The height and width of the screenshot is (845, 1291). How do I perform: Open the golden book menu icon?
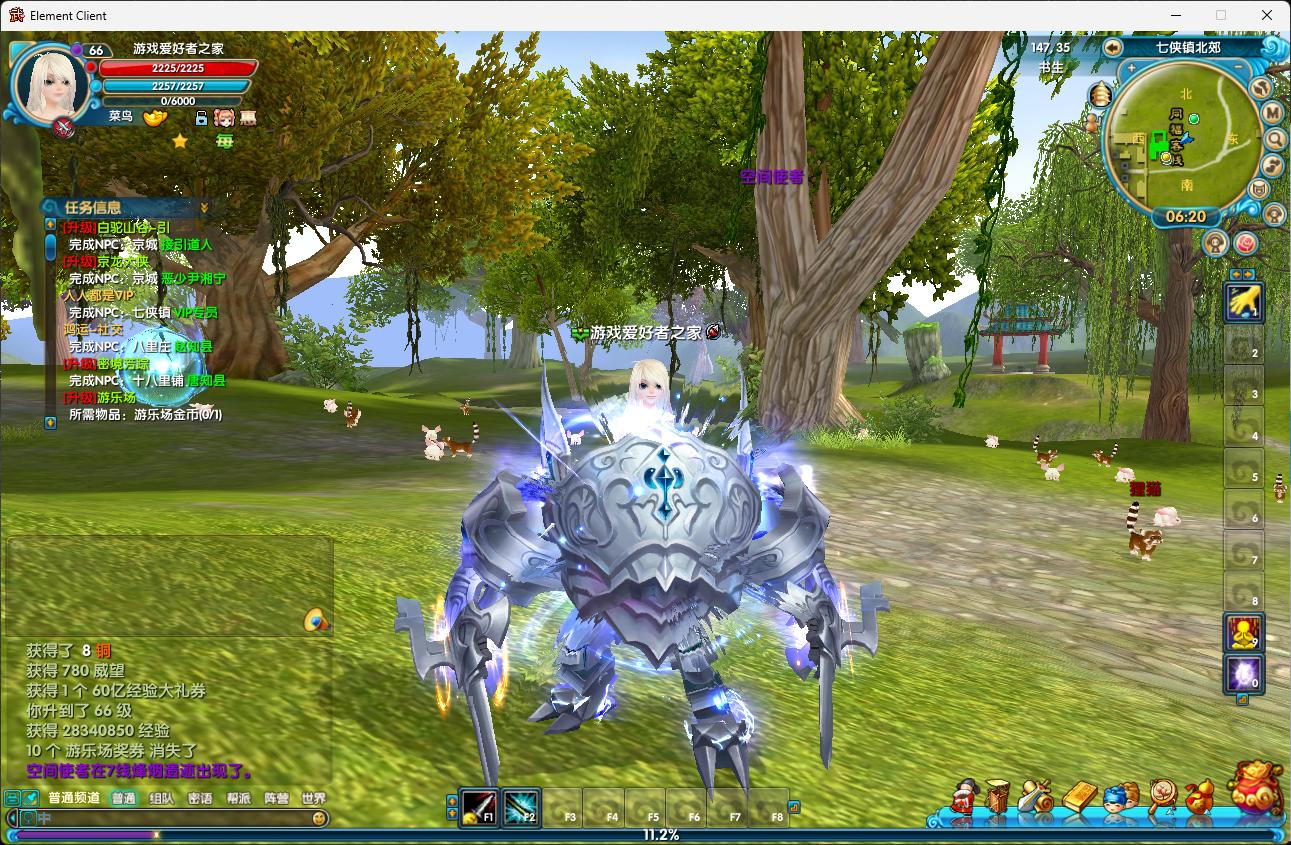pyautogui.click(x=1079, y=798)
